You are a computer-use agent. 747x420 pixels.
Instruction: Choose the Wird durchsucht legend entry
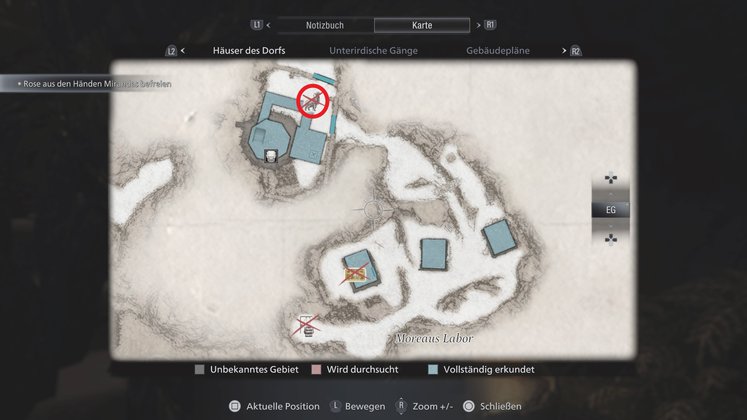[360, 370]
